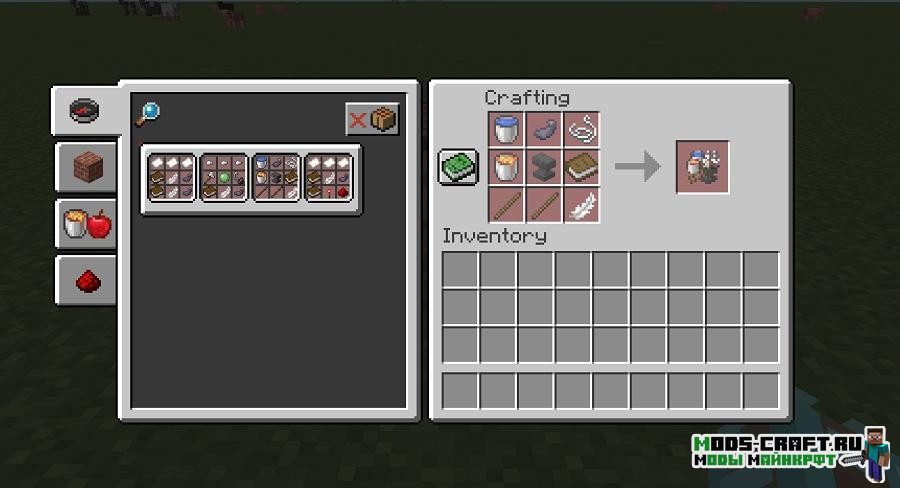Switch to the compass recipe tab
Image resolution: width=900 pixels, height=488 pixels.
click(x=84, y=110)
